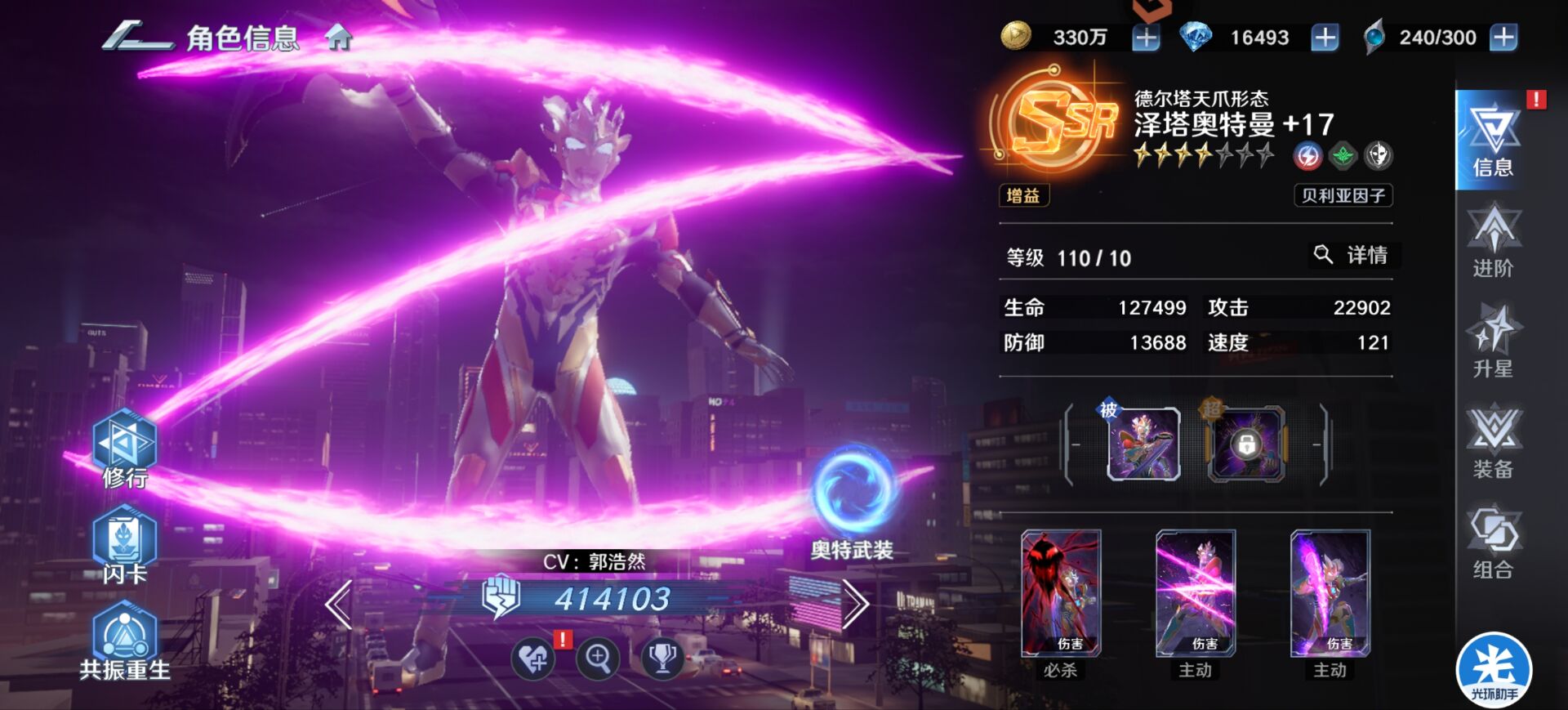Image resolution: width=1568 pixels, height=710 pixels.
Task: Refill energy with the 240/300 plus button
Action: 1503,38
